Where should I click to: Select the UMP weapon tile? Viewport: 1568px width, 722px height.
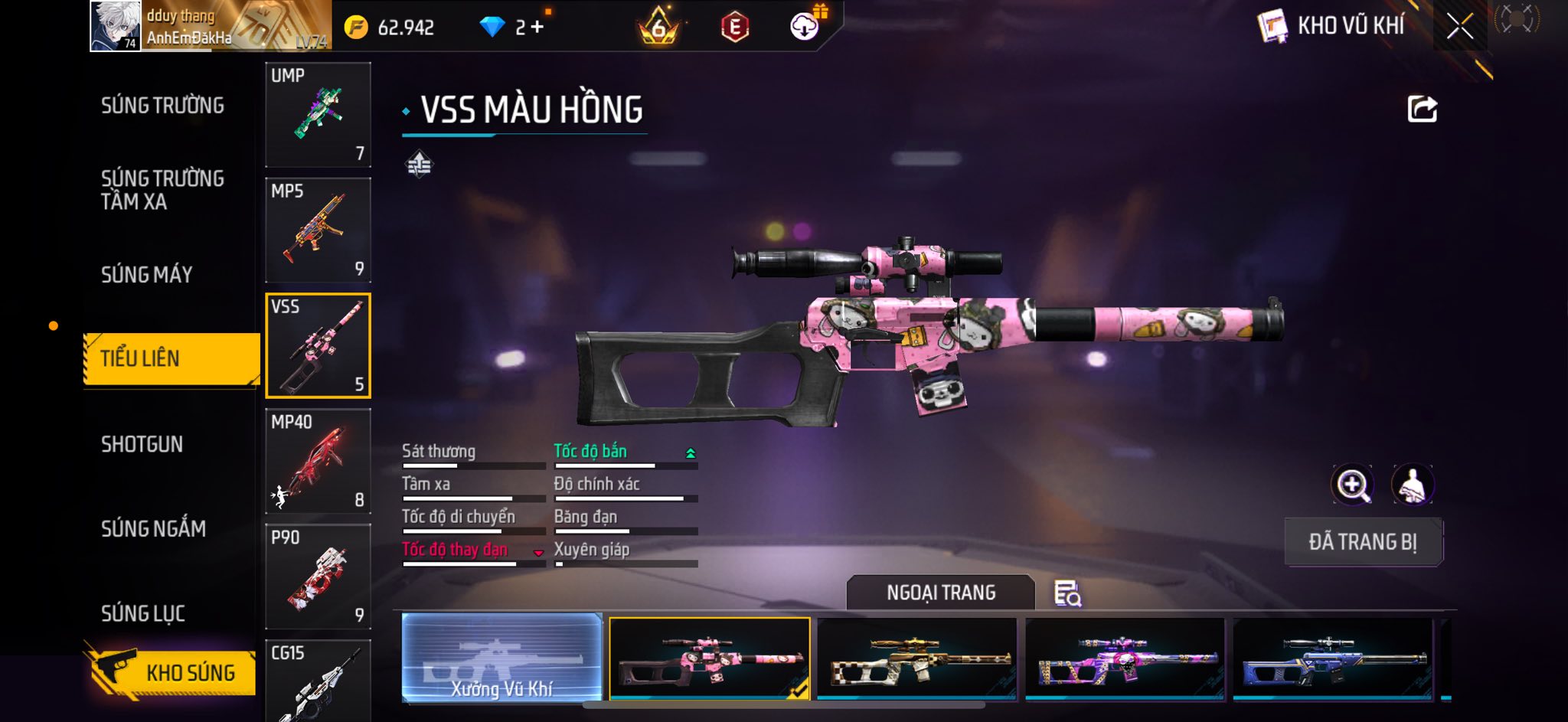(x=318, y=115)
